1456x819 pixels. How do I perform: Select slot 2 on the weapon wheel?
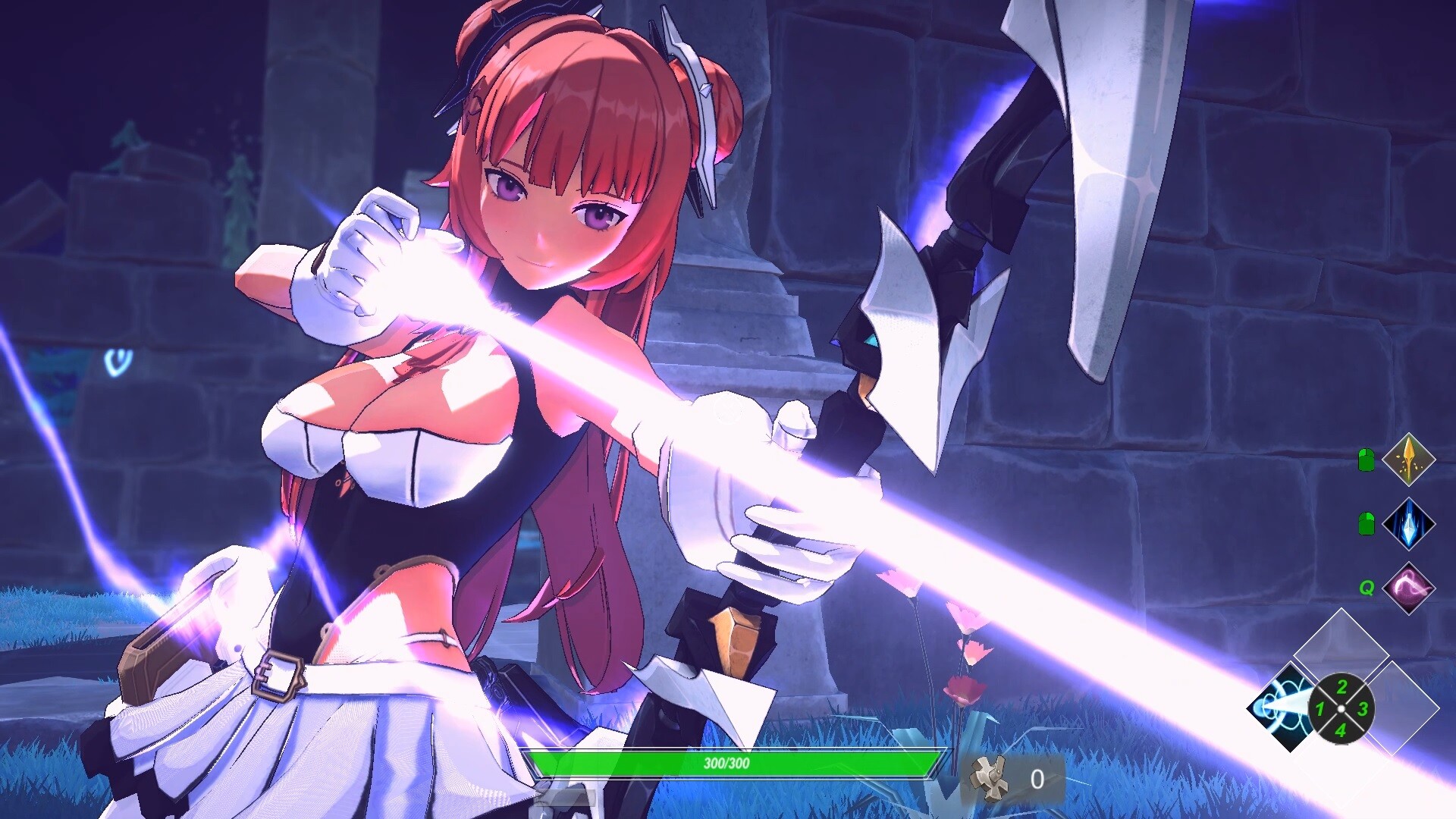pyautogui.click(x=1341, y=687)
